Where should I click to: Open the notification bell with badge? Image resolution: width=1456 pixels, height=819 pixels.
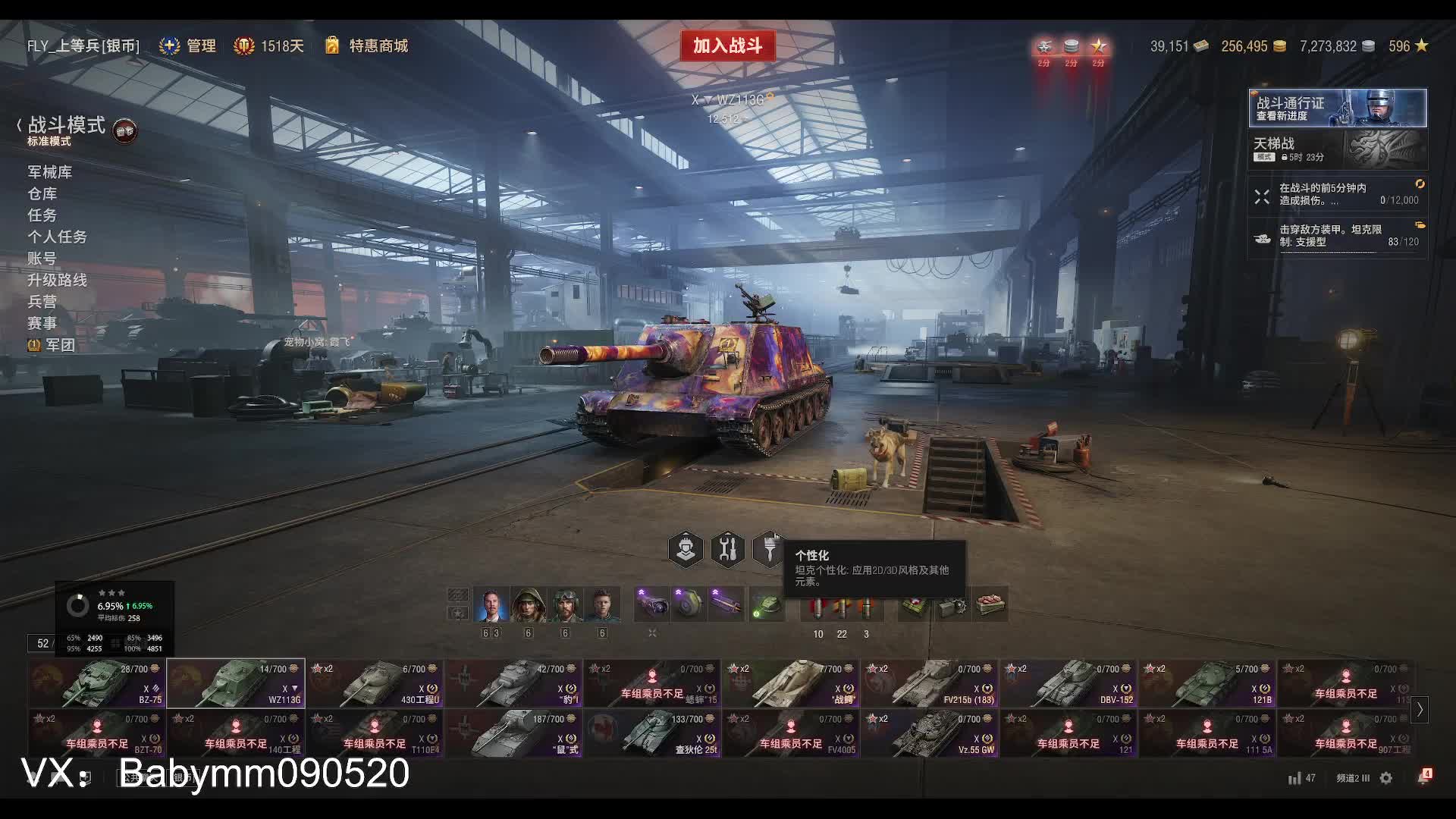(x=1424, y=777)
